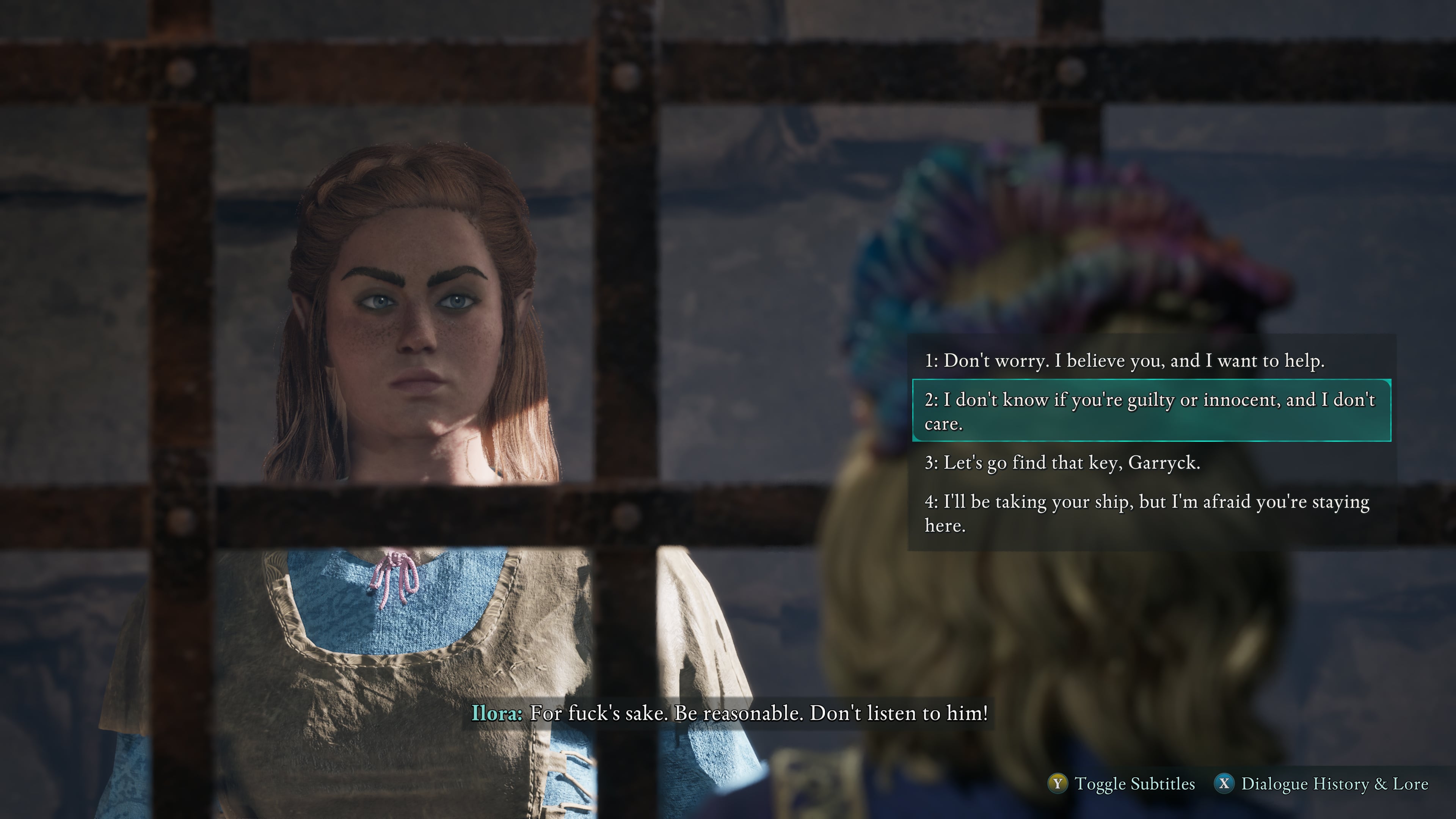Choose "I'll be taking your ship" response

[x=1147, y=513]
